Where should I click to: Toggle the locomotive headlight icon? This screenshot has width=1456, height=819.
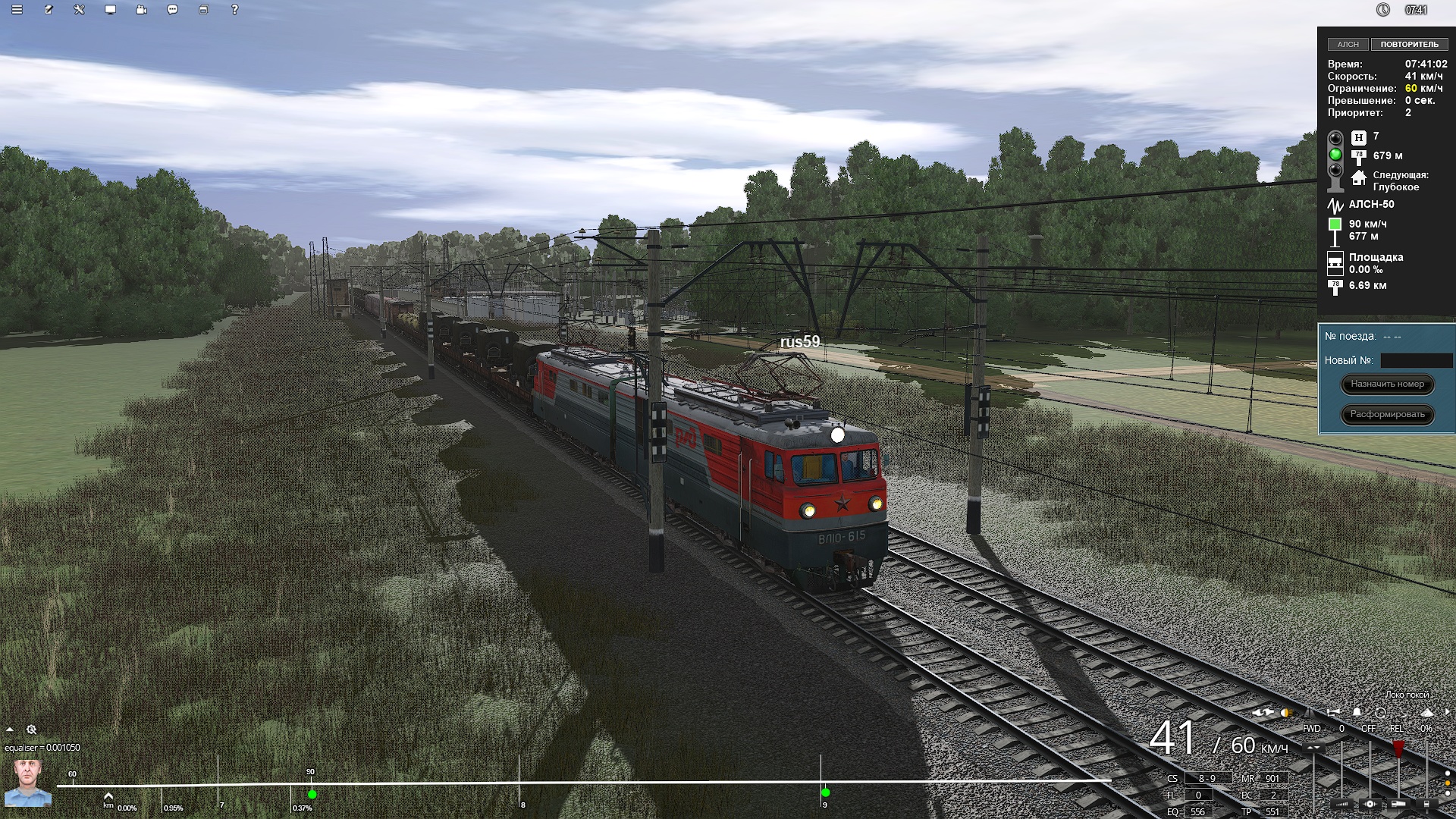(1285, 713)
